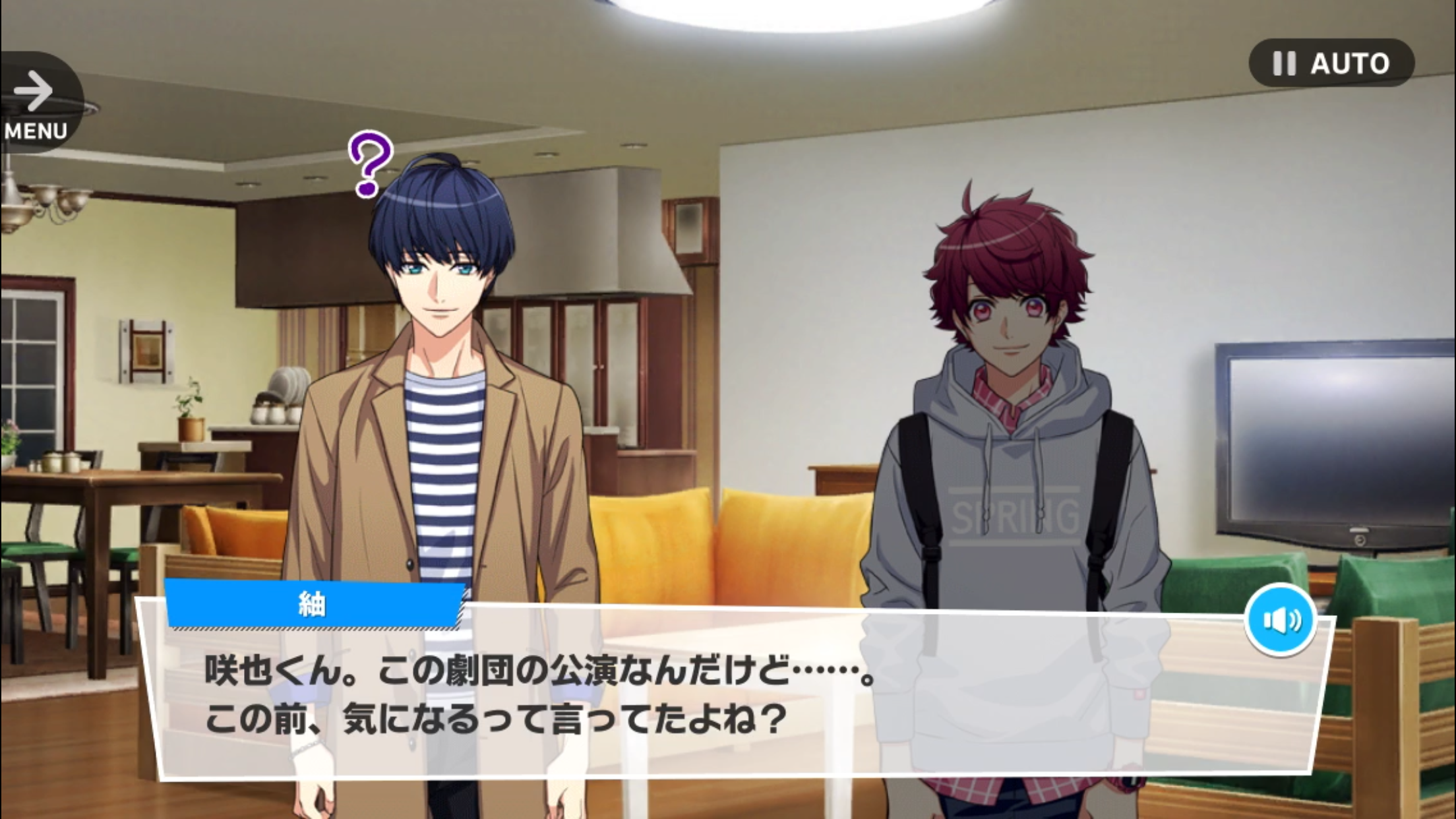1456x819 pixels.
Task: Open the MENU arrow button
Action: pos(36,102)
